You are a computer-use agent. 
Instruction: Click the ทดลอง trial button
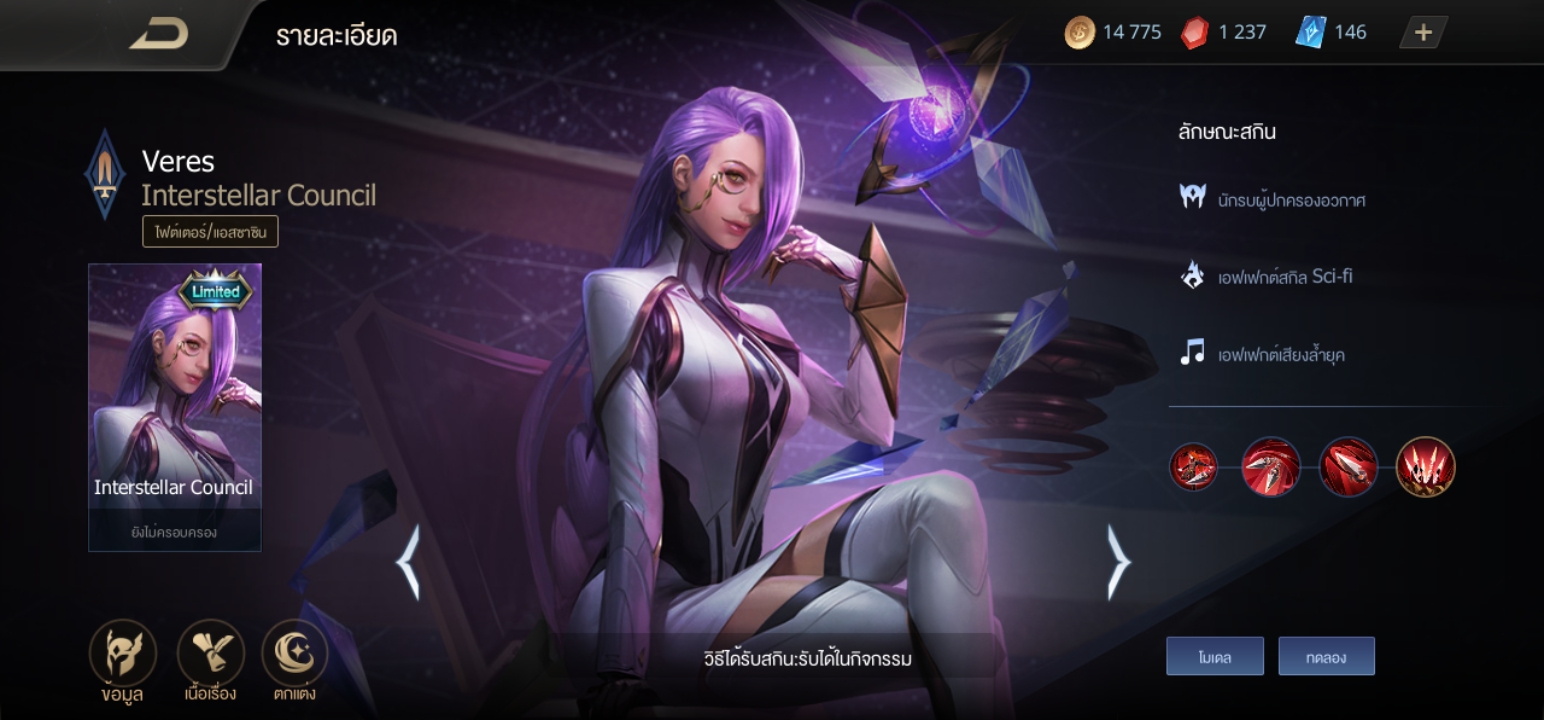coord(1326,657)
